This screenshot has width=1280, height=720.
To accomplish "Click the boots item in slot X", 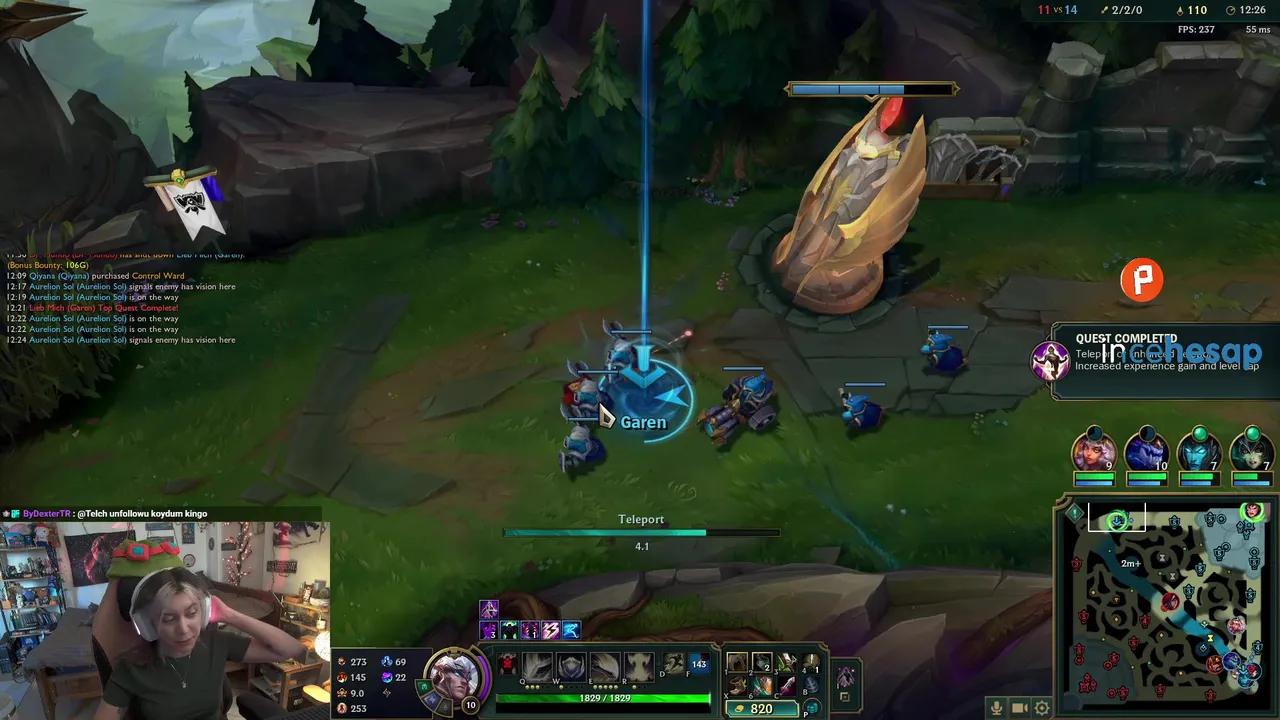I will tap(737, 684).
